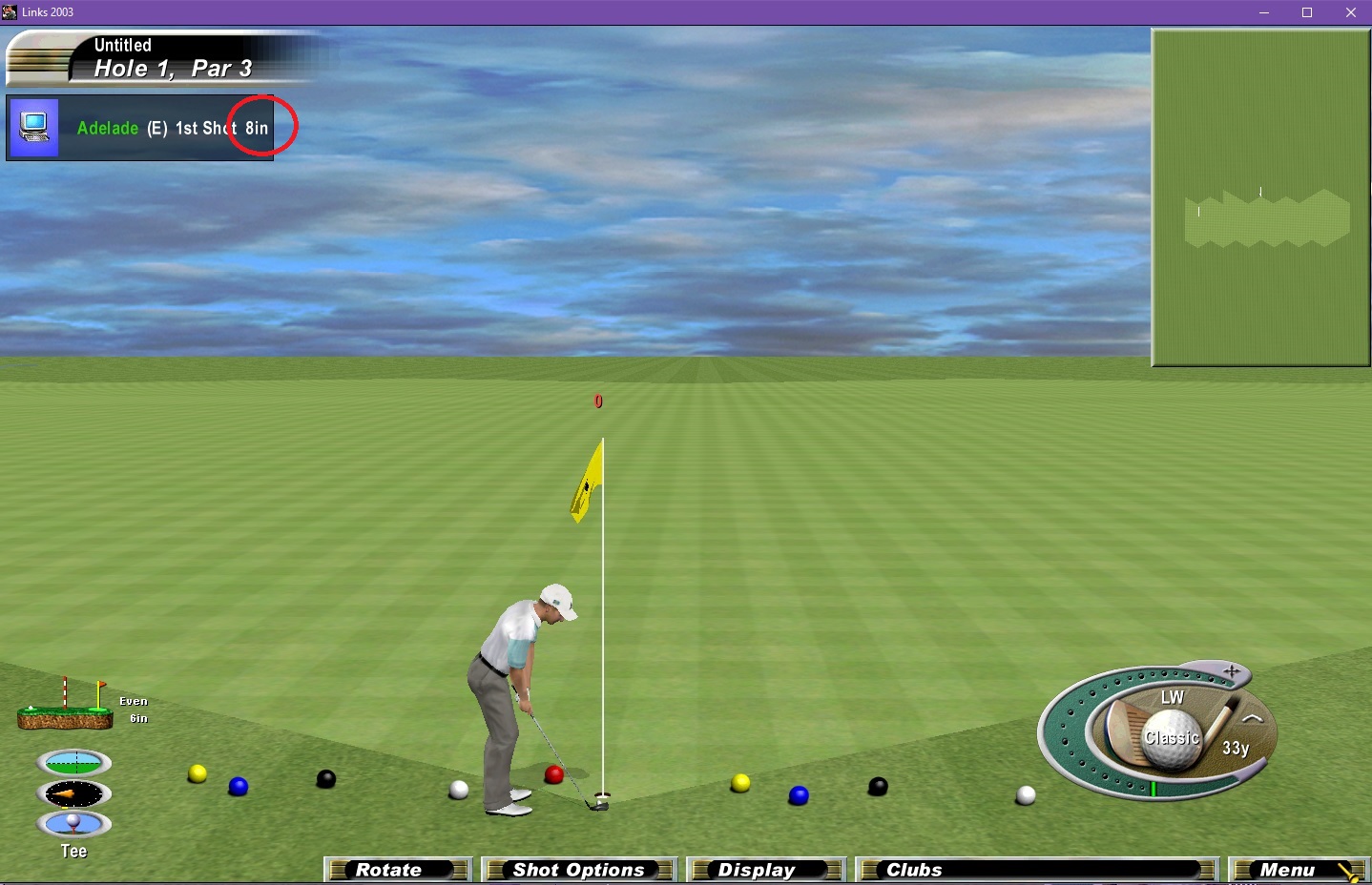Click the overhead hole map
Viewport: 1372px width, 885px height.
(1260, 197)
